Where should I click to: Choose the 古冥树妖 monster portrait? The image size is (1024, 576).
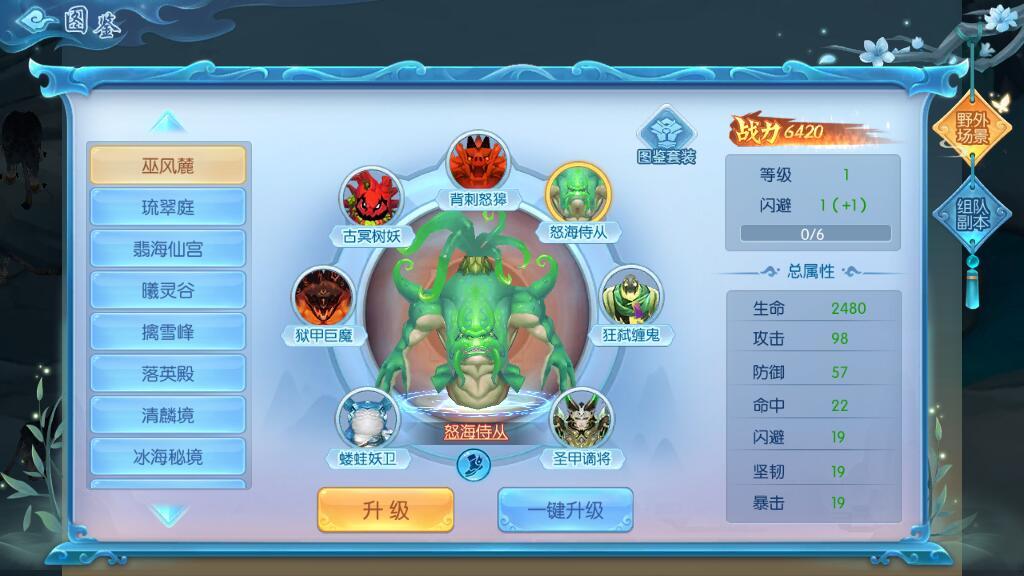pyautogui.click(x=371, y=198)
